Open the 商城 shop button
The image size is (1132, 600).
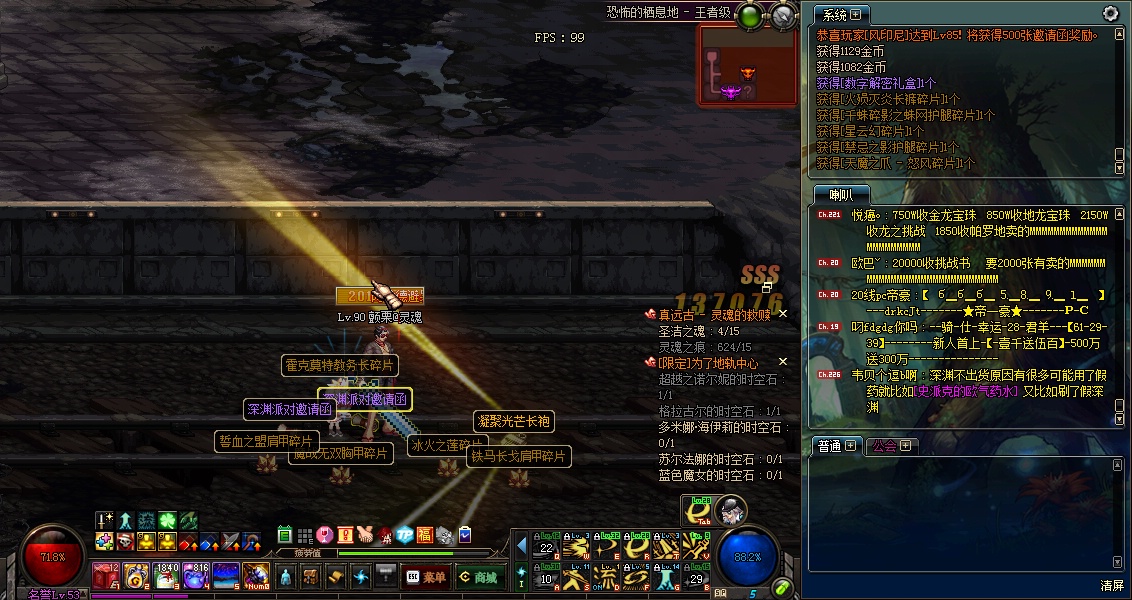tap(479, 577)
